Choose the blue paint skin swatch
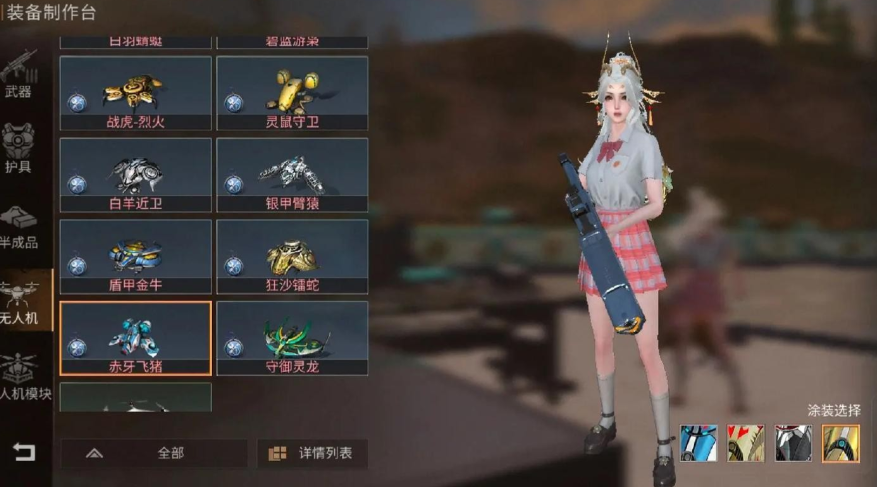This screenshot has width=877, height=487. click(698, 443)
